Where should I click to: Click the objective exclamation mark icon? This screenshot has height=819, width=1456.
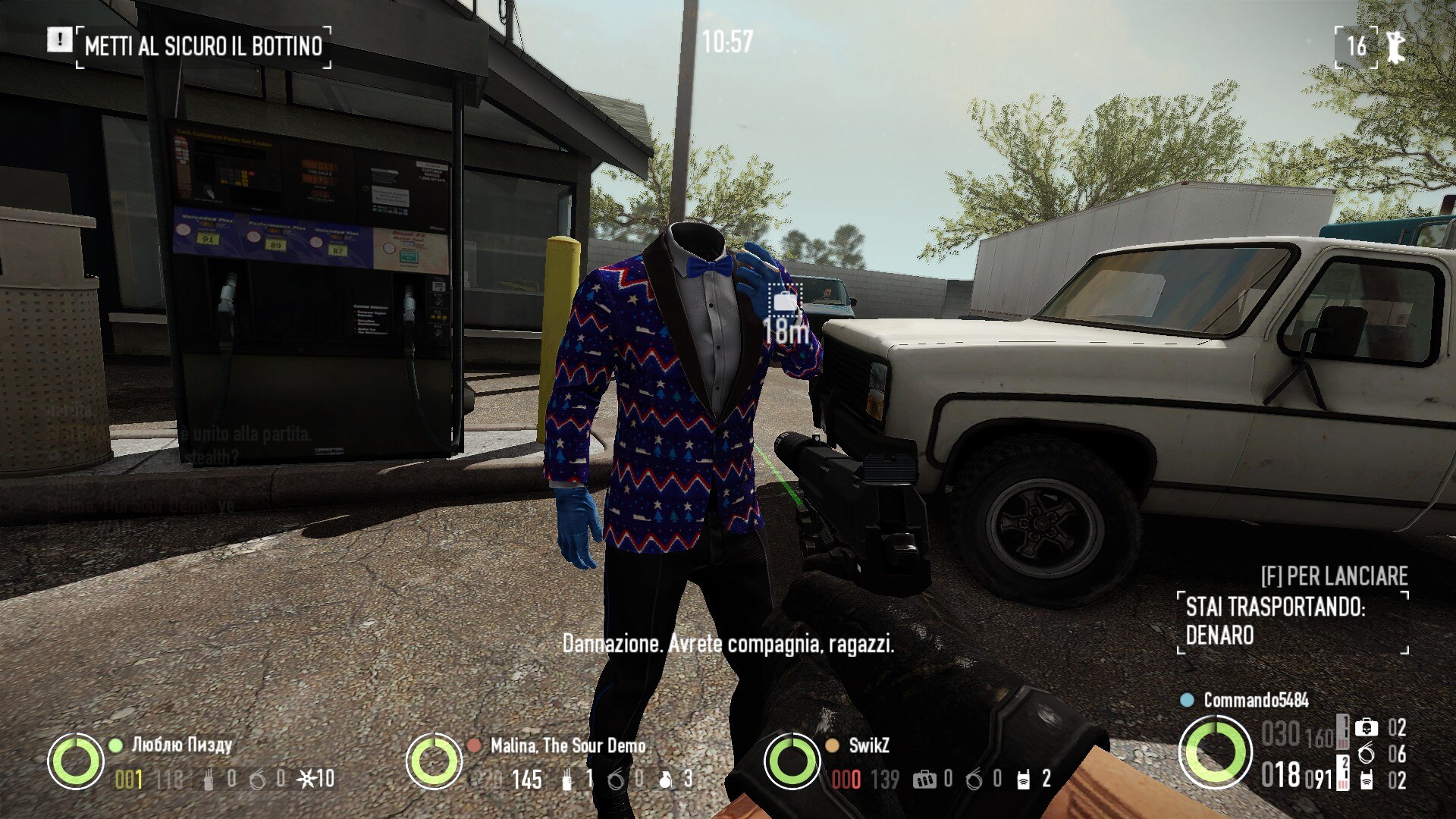tap(59, 39)
